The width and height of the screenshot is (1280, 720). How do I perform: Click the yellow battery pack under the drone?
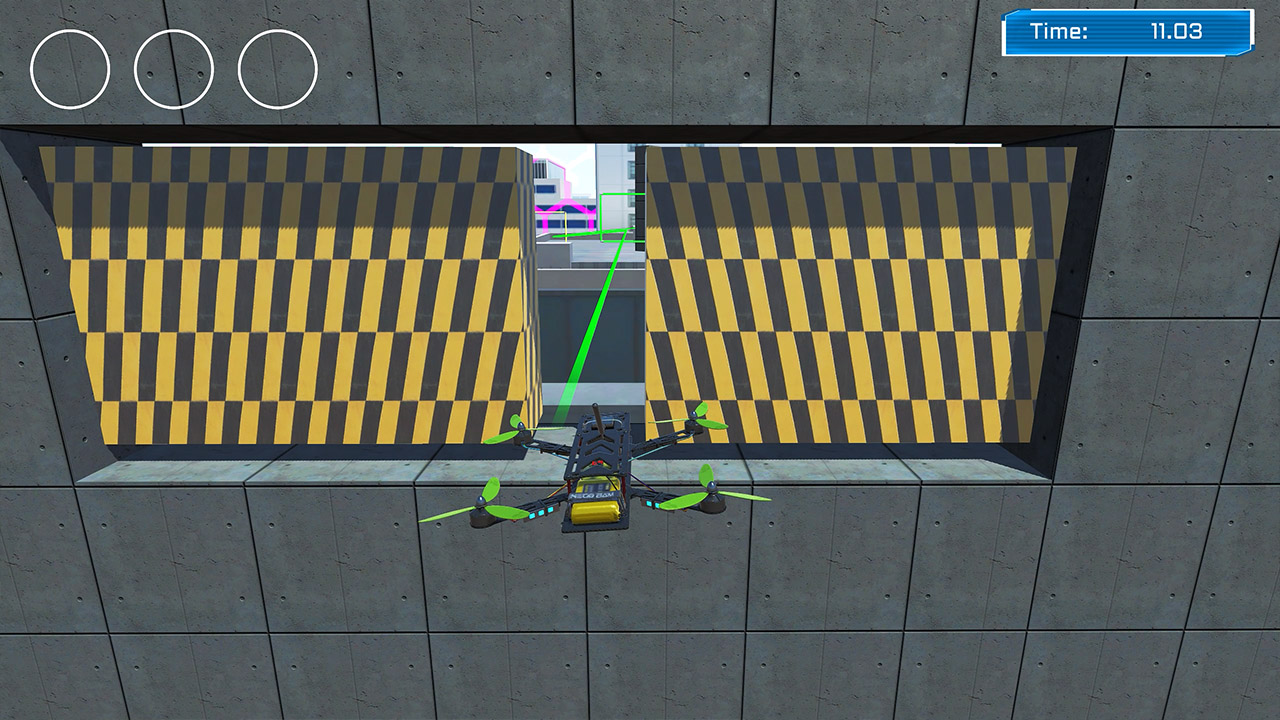click(595, 511)
